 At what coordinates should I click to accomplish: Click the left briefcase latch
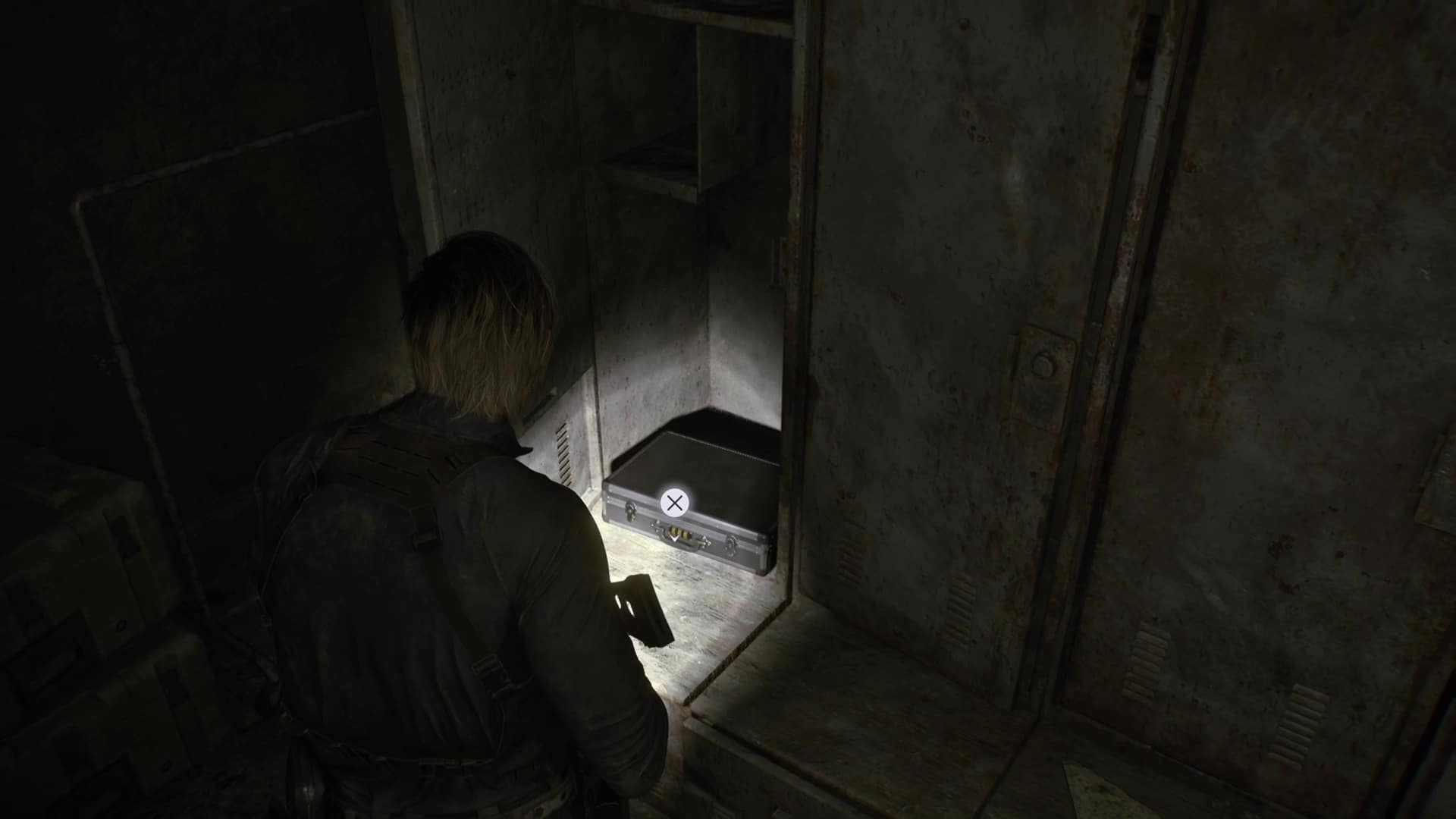[631, 510]
